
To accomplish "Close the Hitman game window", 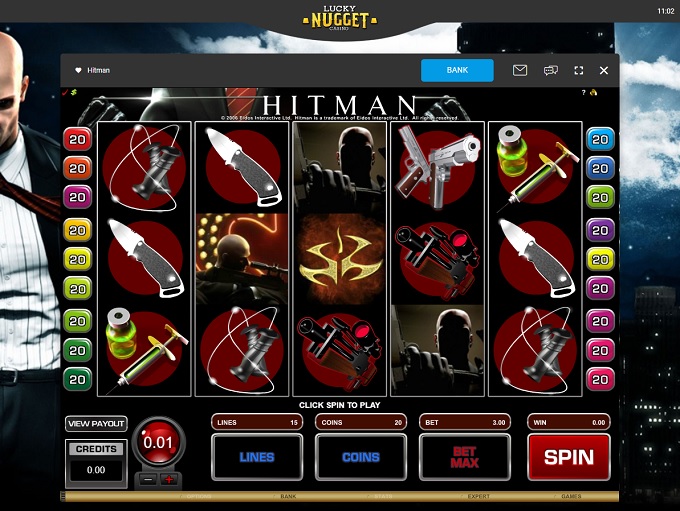I will click(604, 70).
